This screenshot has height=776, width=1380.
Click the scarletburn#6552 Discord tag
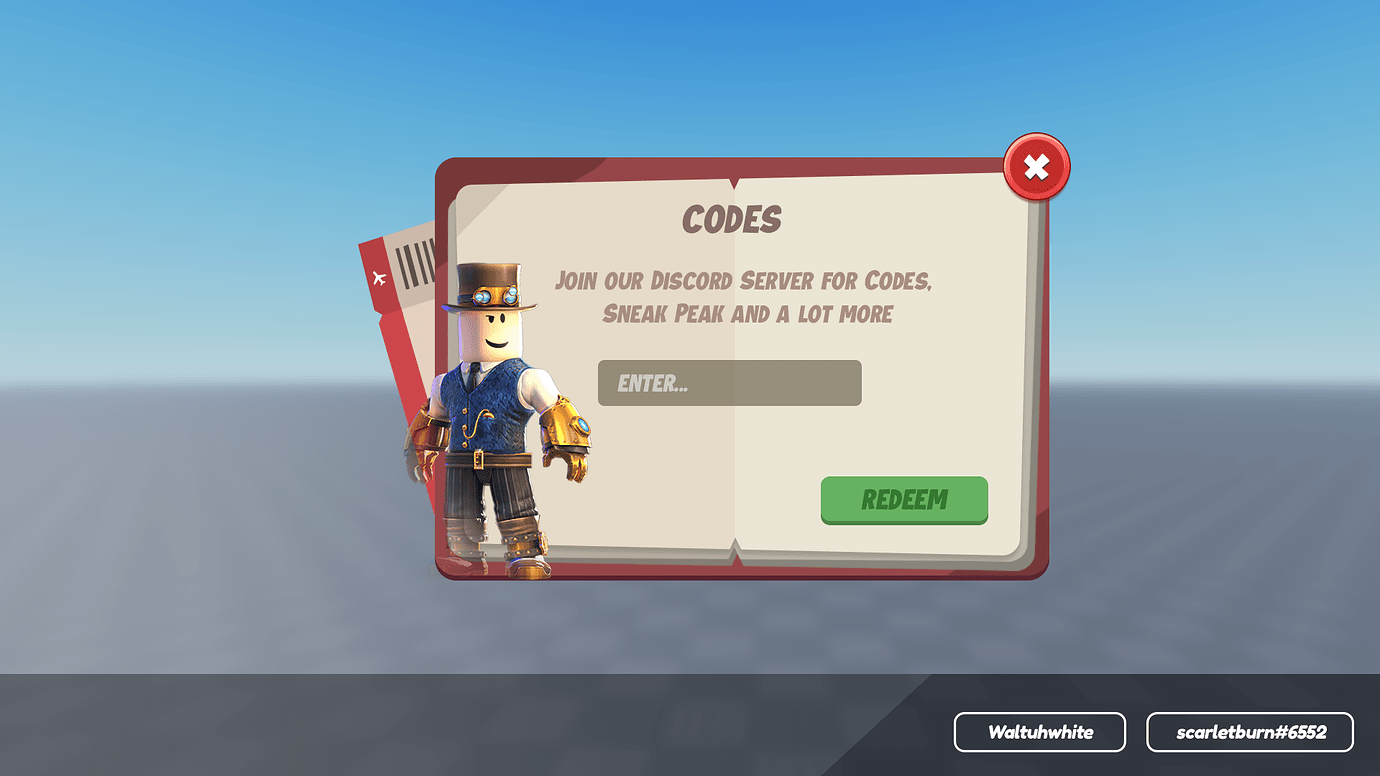click(x=1250, y=732)
